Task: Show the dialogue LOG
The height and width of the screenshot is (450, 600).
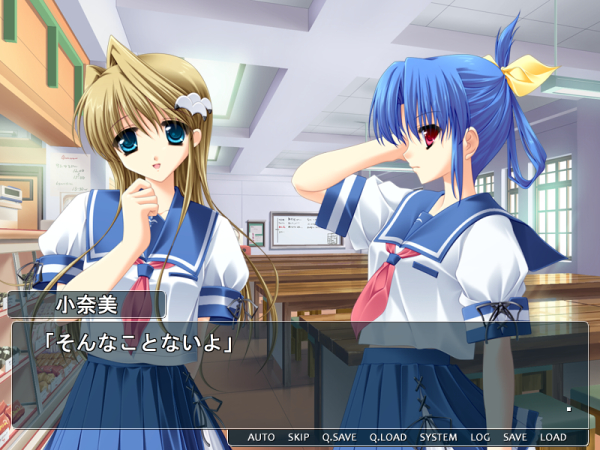Action: [x=480, y=437]
